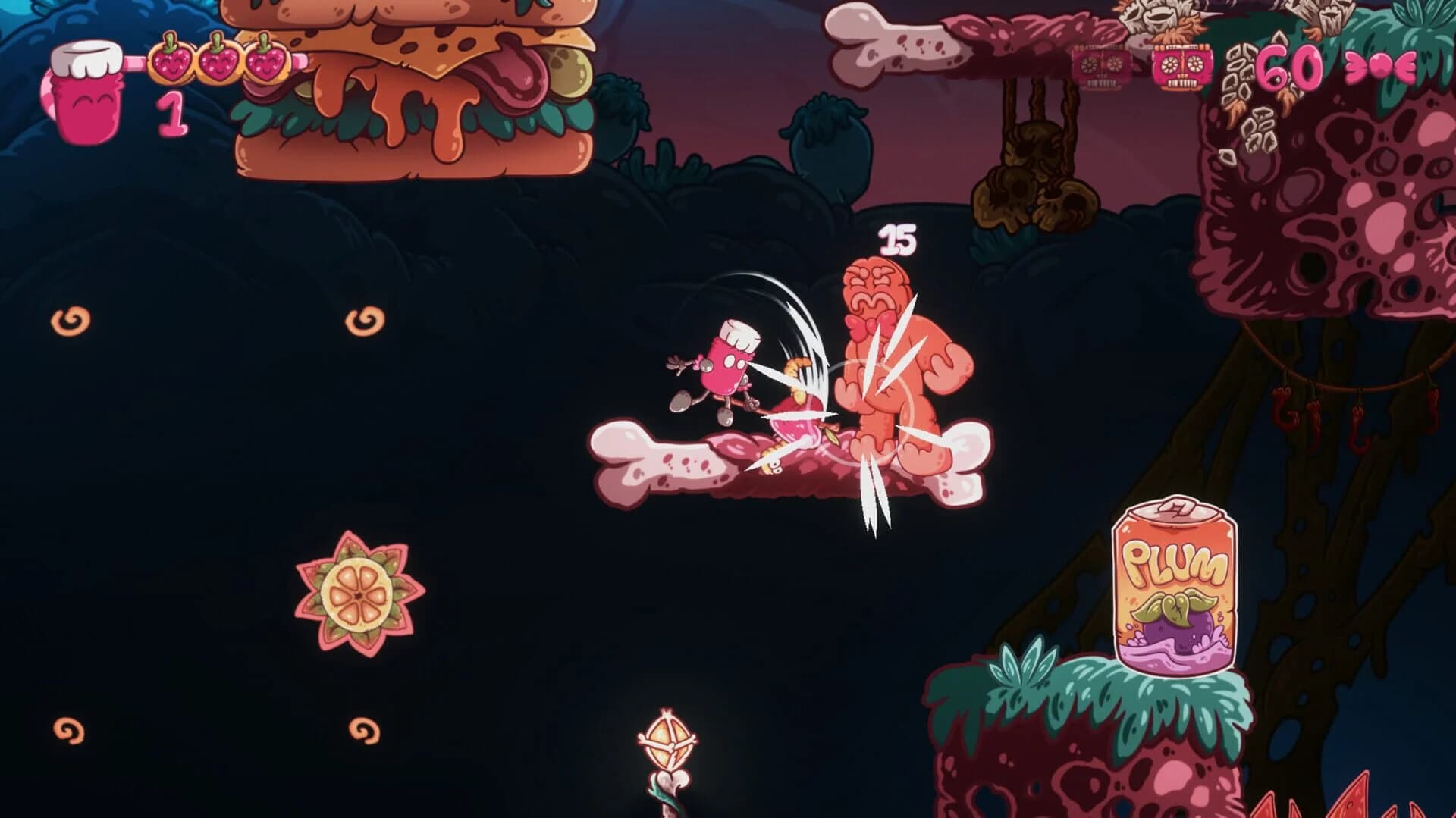This screenshot has width=1456, height=818.
Task: Open the PLUM soda can on the right ledge
Action: pos(1175,588)
